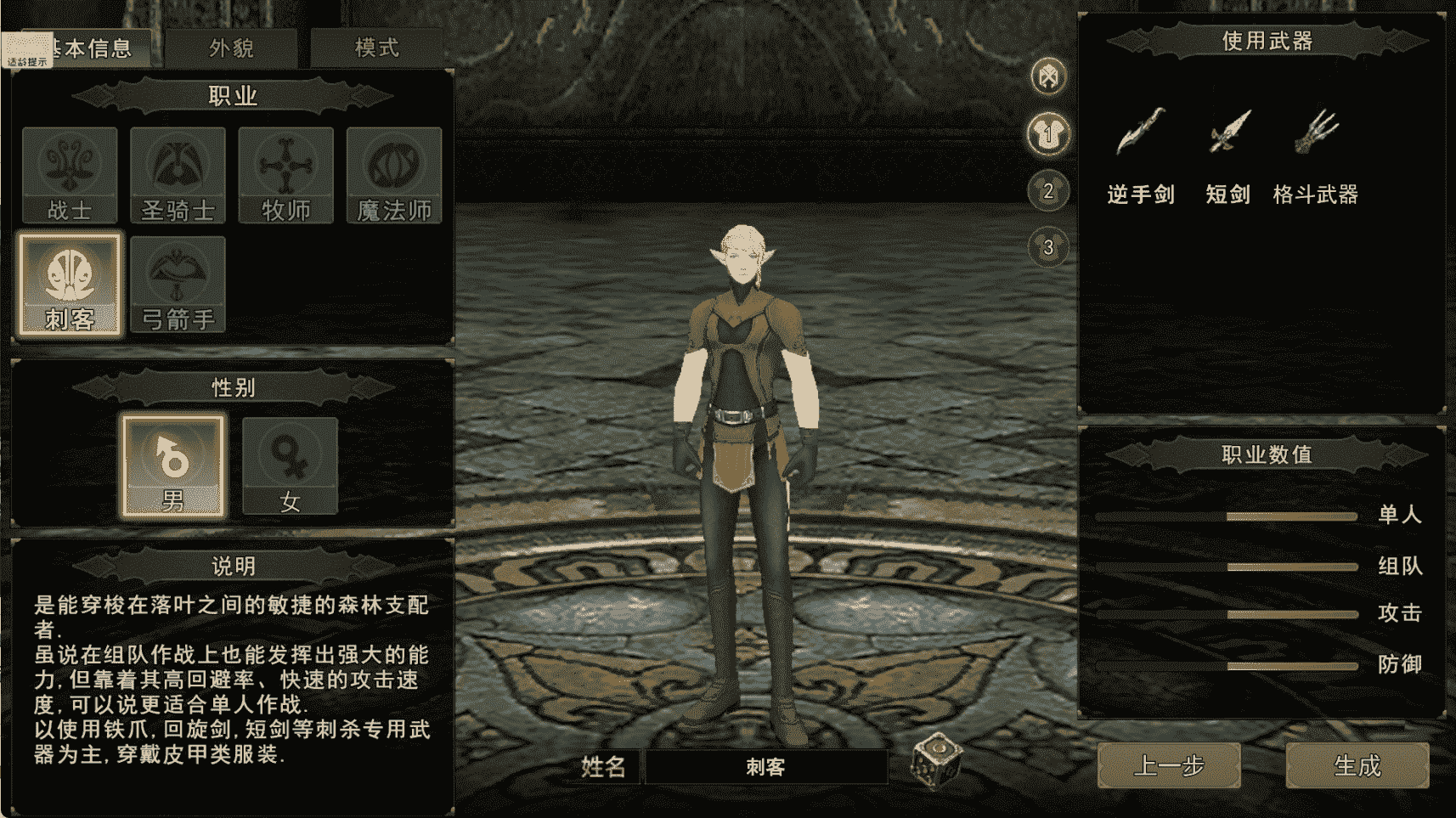Click the 姓名 name input field

click(765, 768)
